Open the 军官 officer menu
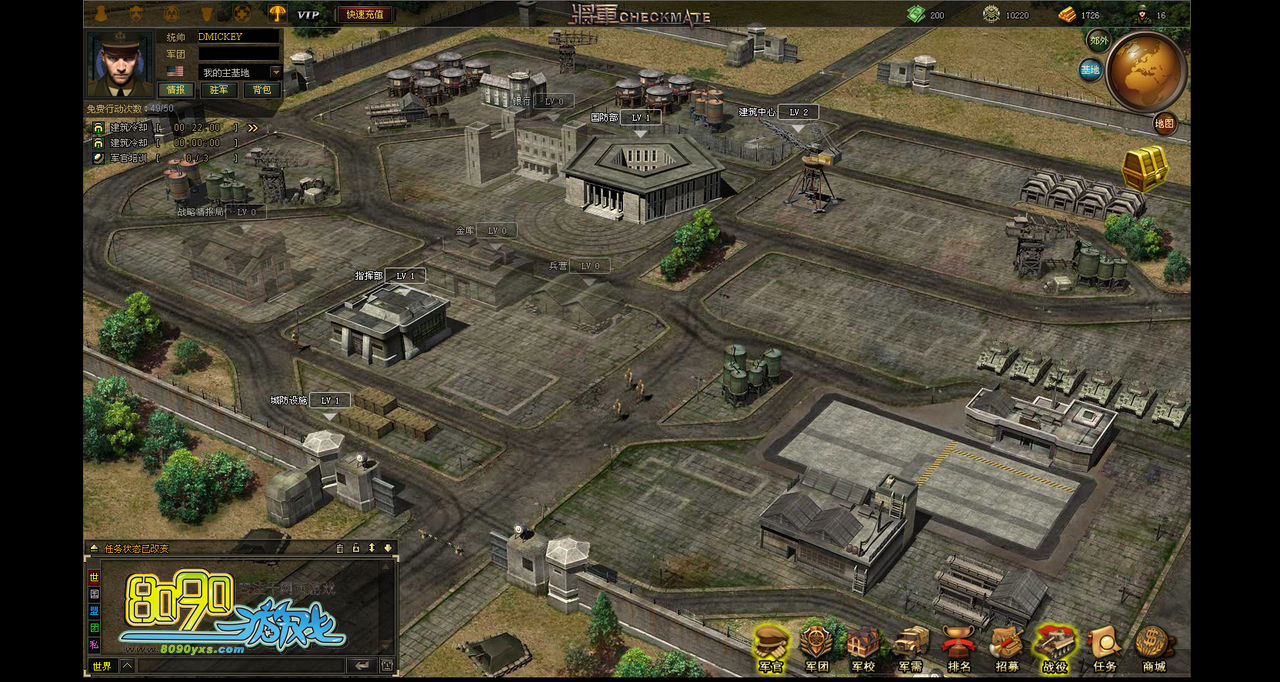Viewport: 1280px width, 682px height. [x=770, y=646]
